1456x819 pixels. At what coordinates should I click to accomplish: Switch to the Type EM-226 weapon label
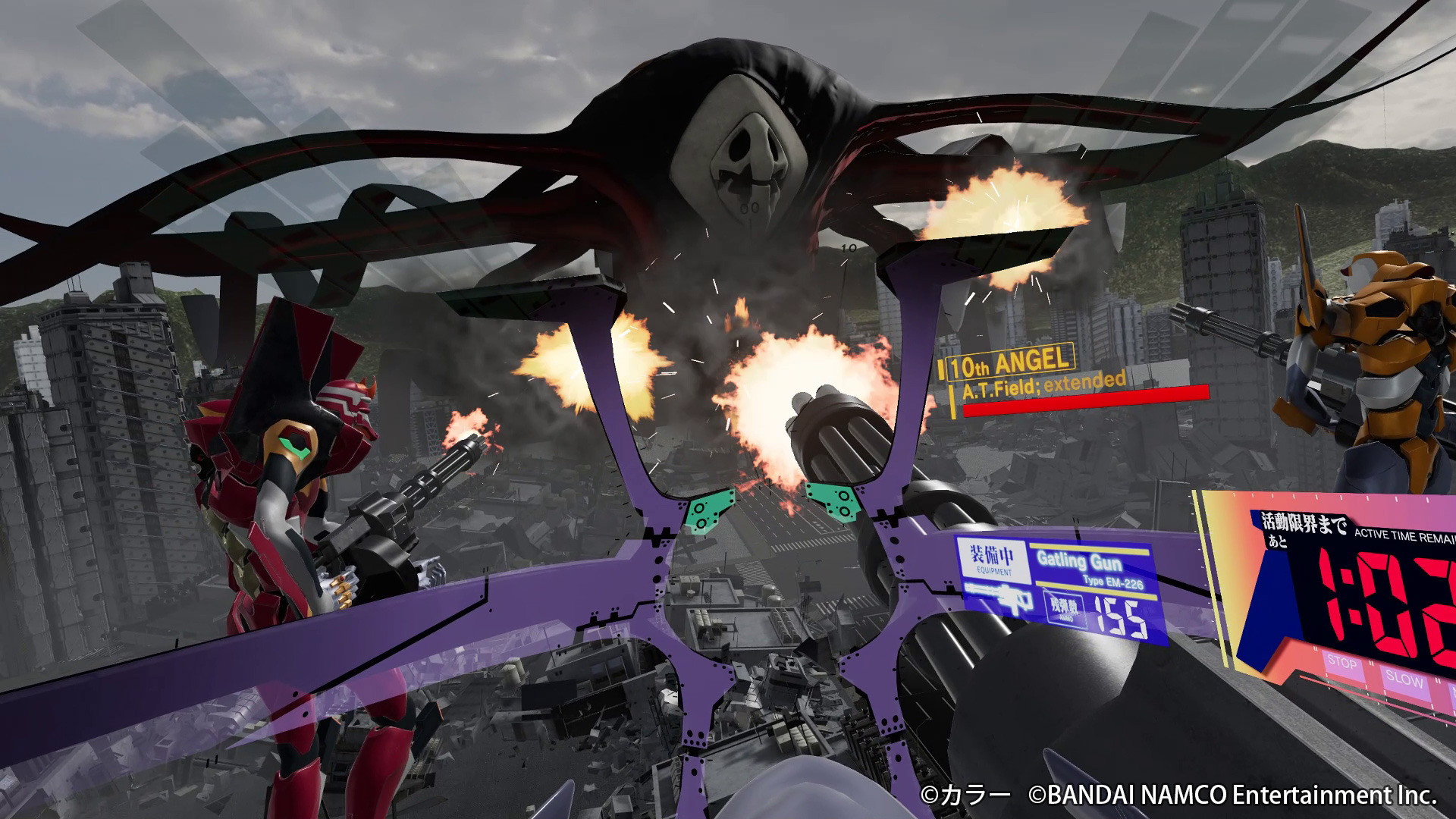(x=1112, y=583)
